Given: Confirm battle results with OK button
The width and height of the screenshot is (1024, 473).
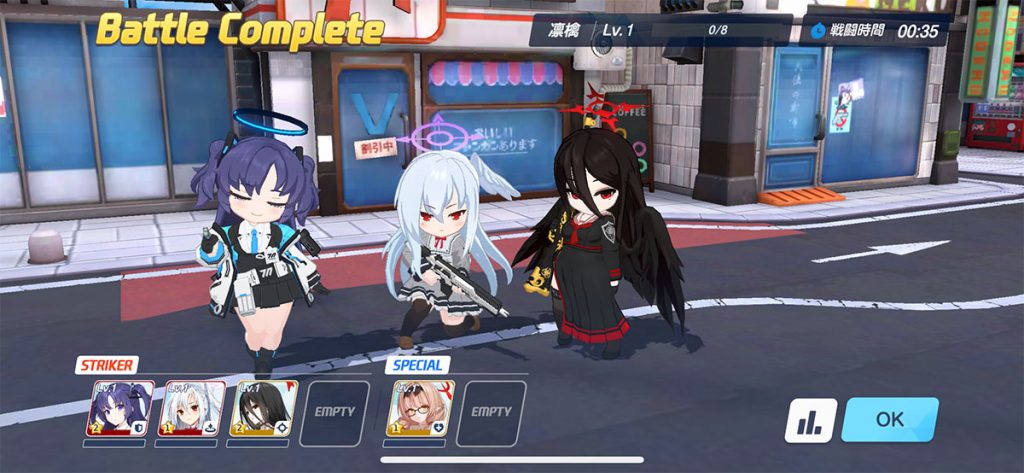Looking at the screenshot, I should (x=889, y=420).
